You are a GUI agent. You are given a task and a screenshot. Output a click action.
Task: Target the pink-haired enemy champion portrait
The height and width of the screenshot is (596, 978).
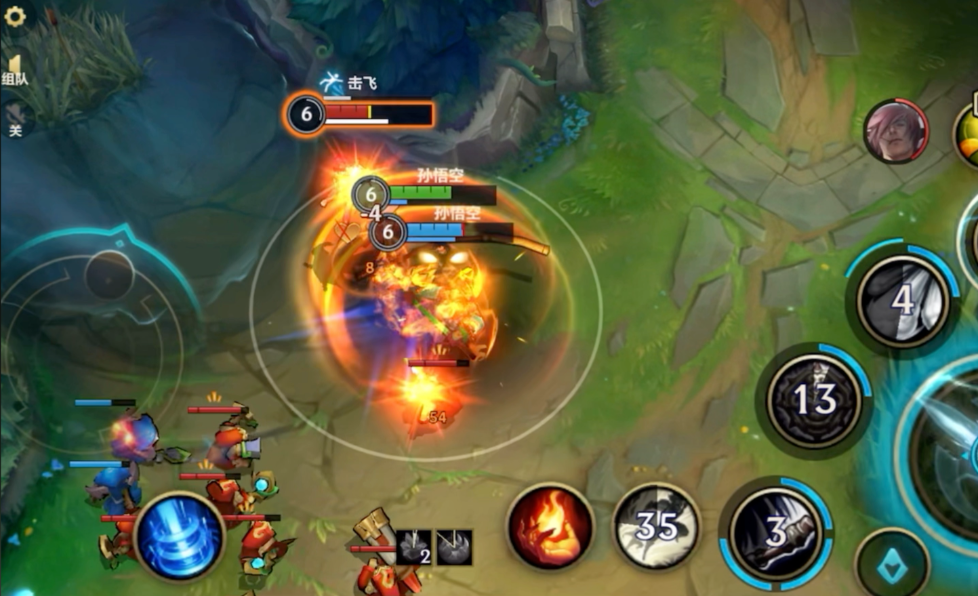[895, 131]
